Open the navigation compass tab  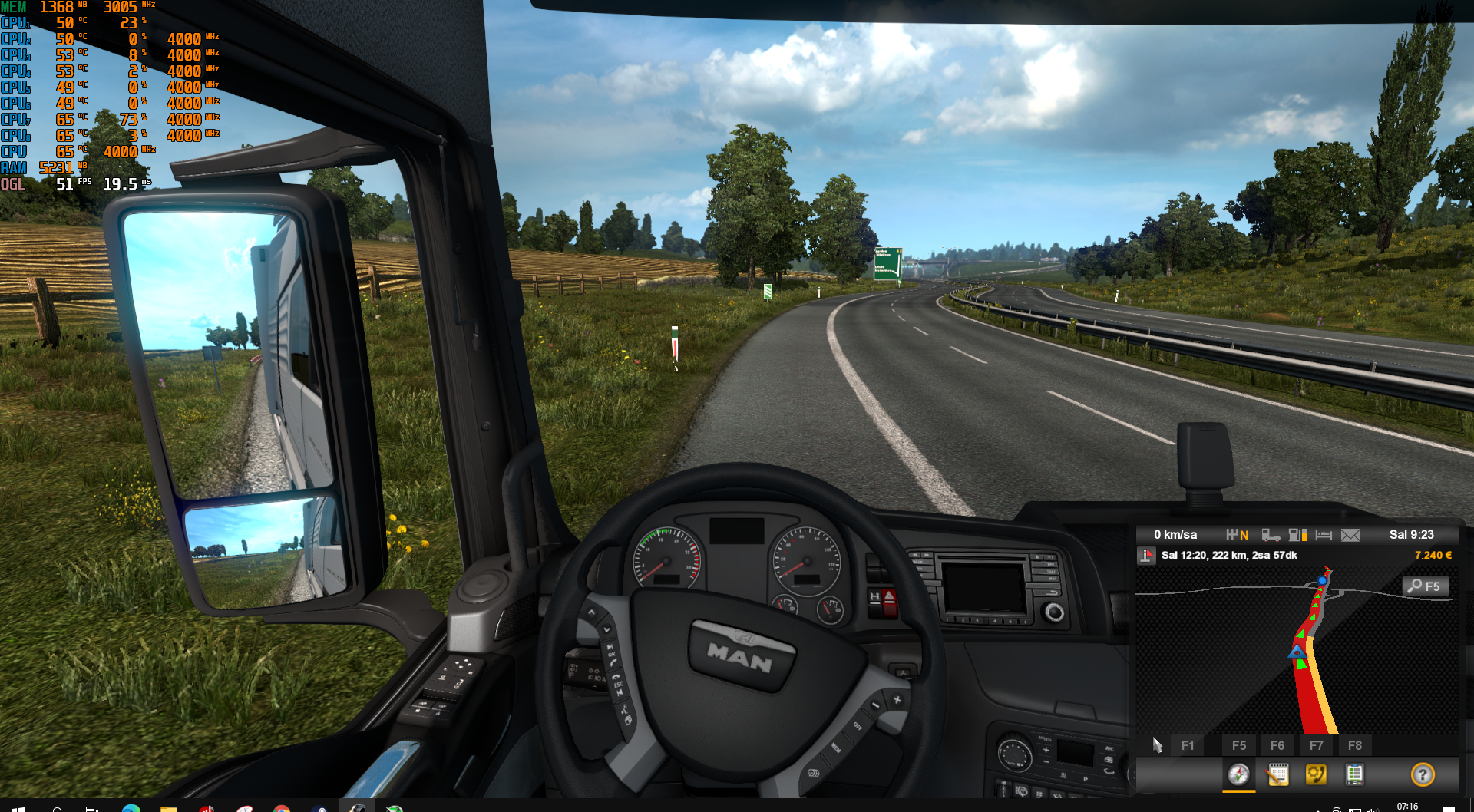pos(1238,774)
